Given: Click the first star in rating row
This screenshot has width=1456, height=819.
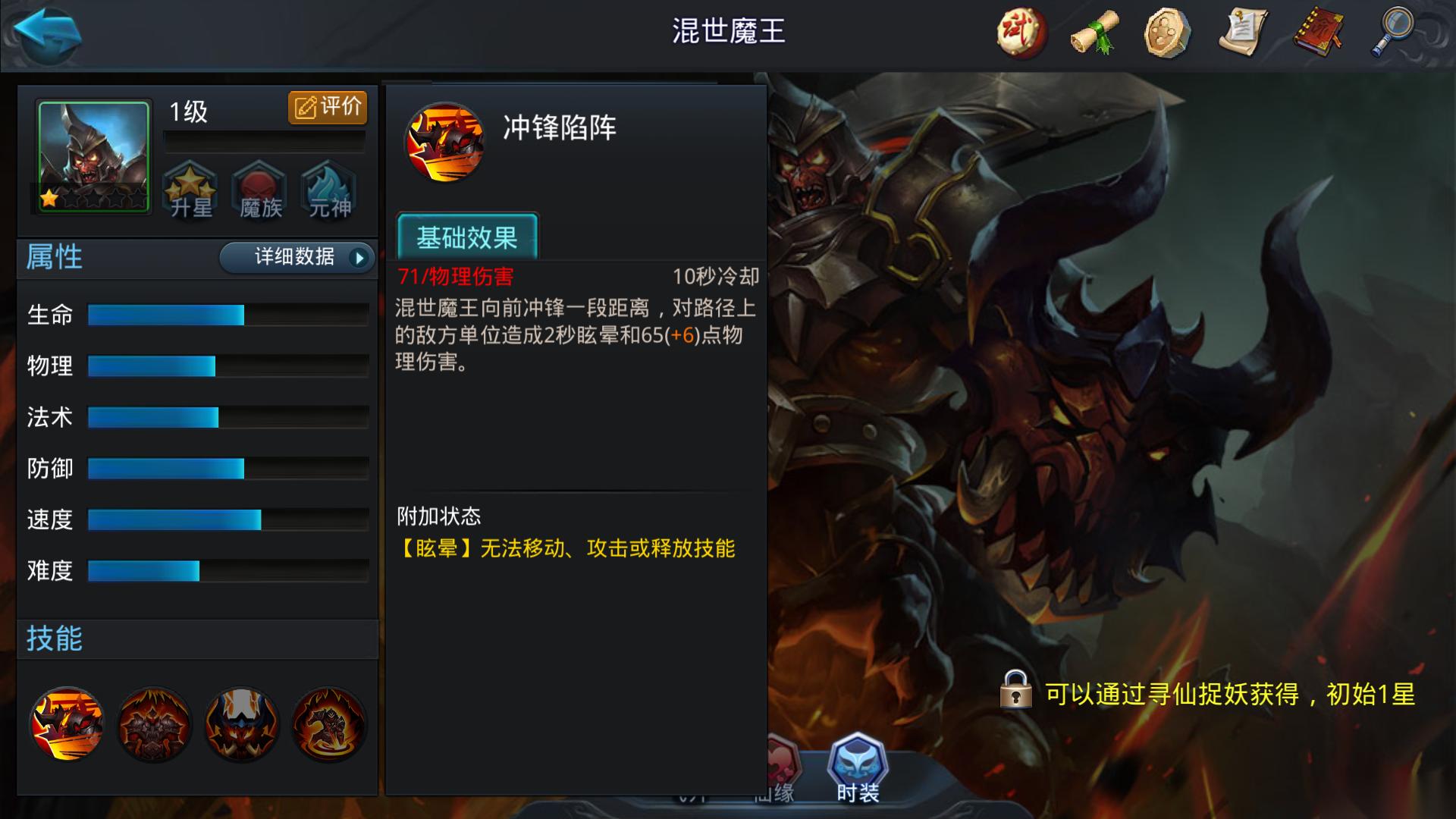Looking at the screenshot, I should (x=49, y=199).
